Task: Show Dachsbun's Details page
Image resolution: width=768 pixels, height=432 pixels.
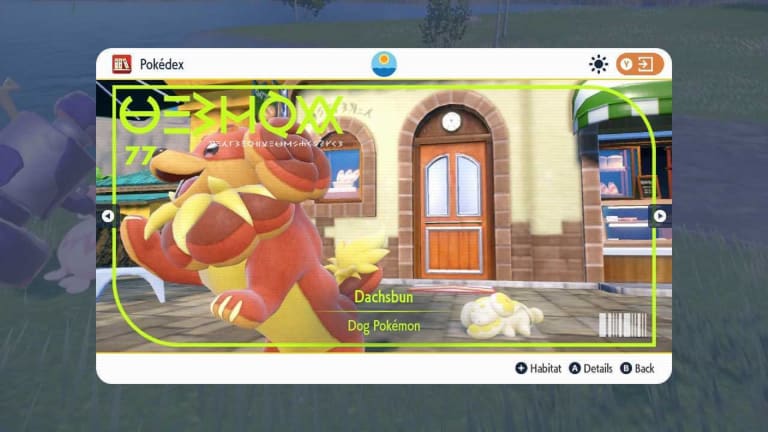Action: (x=591, y=368)
